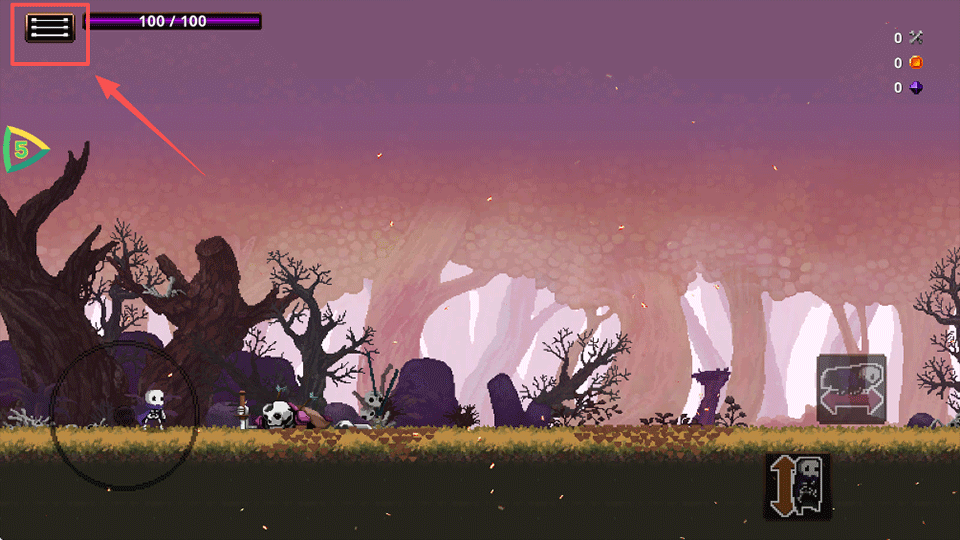Open the three-line hamburger menu
The width and height of the screenshot is (960, 540).
click(x=50, y=28)
